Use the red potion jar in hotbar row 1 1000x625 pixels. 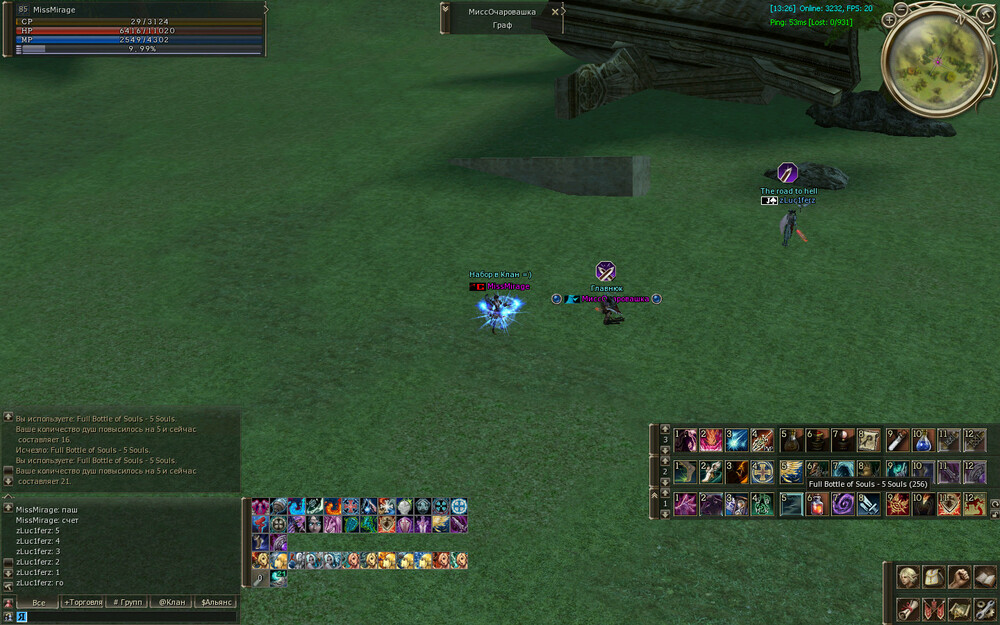coord(817,504)
